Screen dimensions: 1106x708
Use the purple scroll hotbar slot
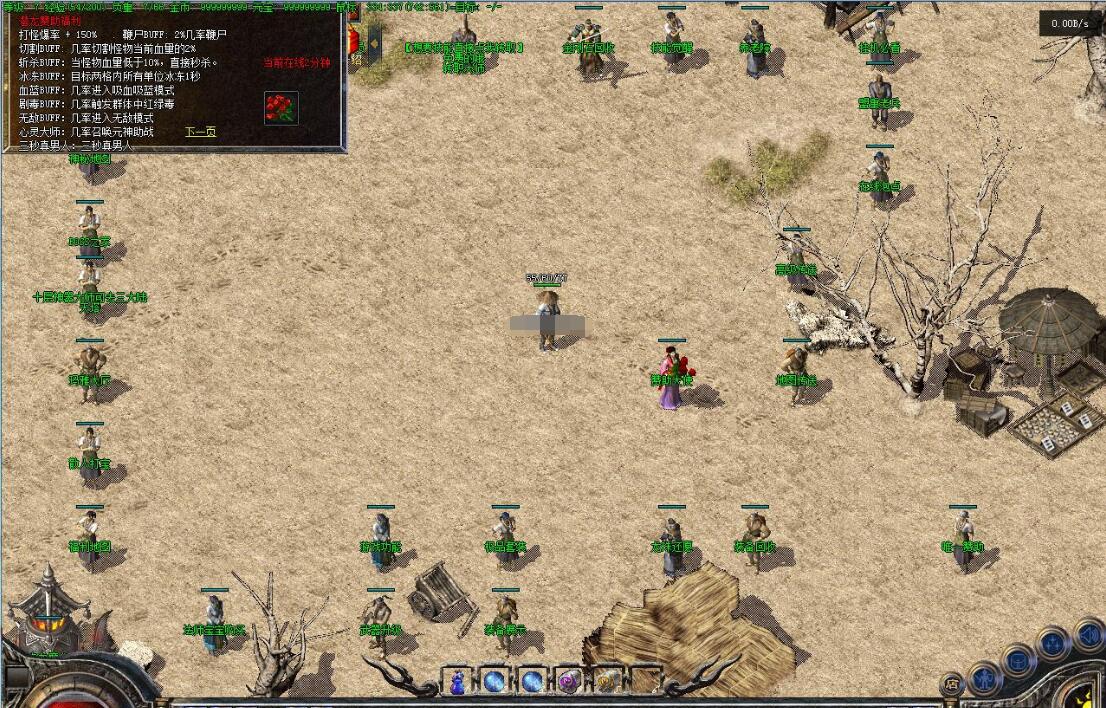[x=569, y=682]
